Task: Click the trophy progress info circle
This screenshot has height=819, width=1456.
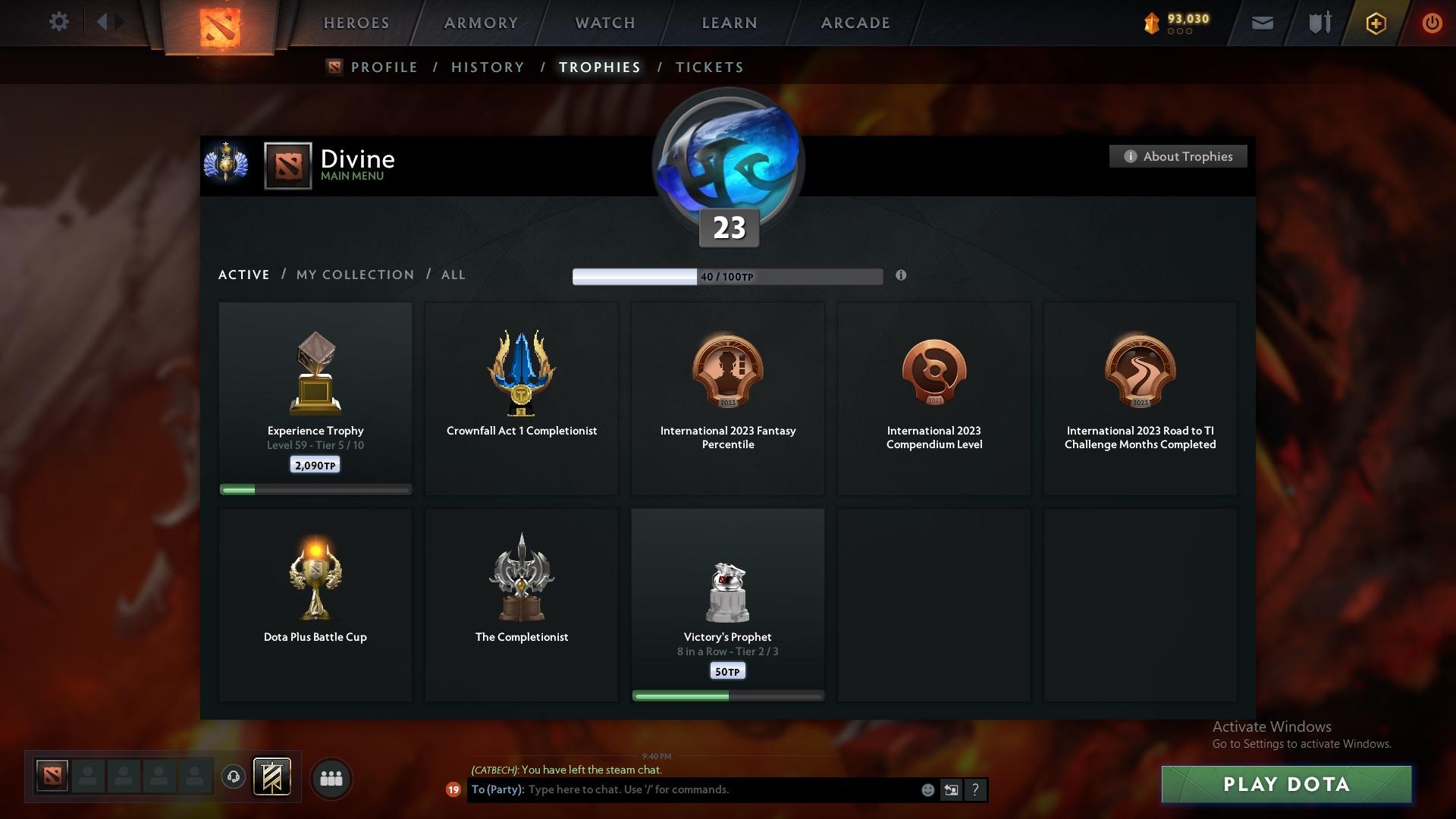Action: pyautogui.click(x=902, y=276)
